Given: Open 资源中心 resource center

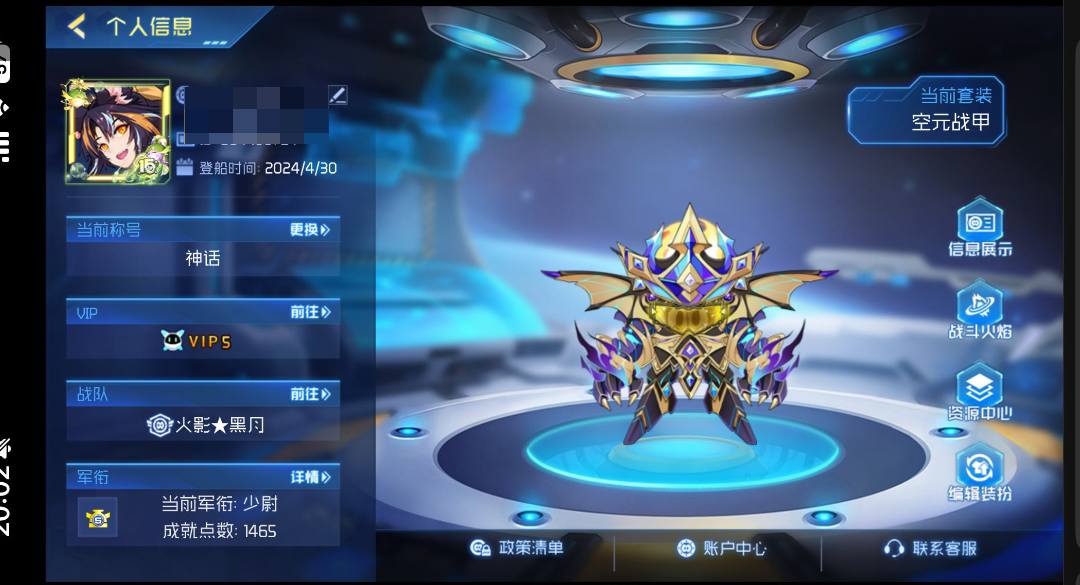Looking at the screenshot, I should (x=980, y=393).
